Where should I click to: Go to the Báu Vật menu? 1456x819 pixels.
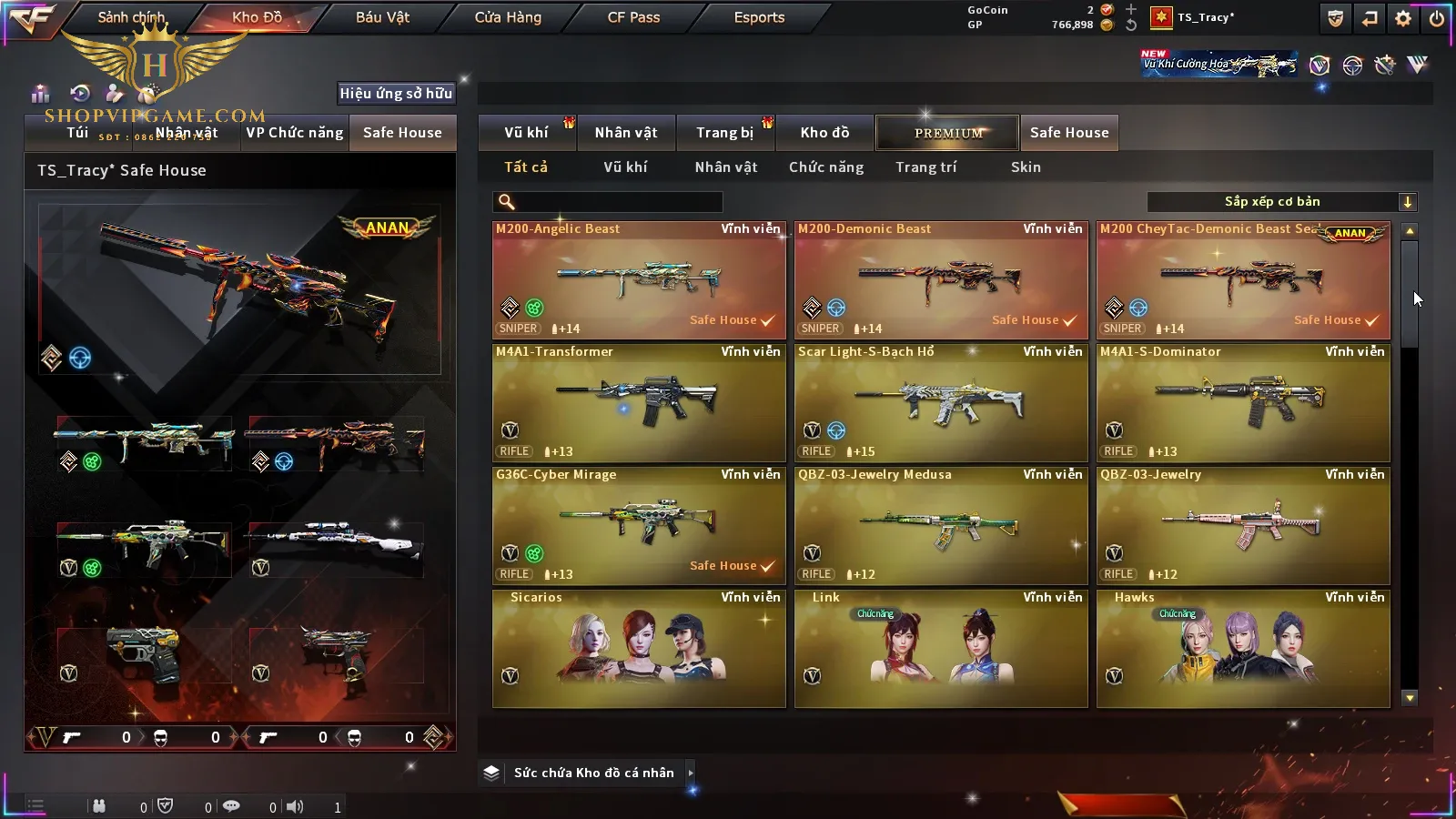(x=382, y=17)
